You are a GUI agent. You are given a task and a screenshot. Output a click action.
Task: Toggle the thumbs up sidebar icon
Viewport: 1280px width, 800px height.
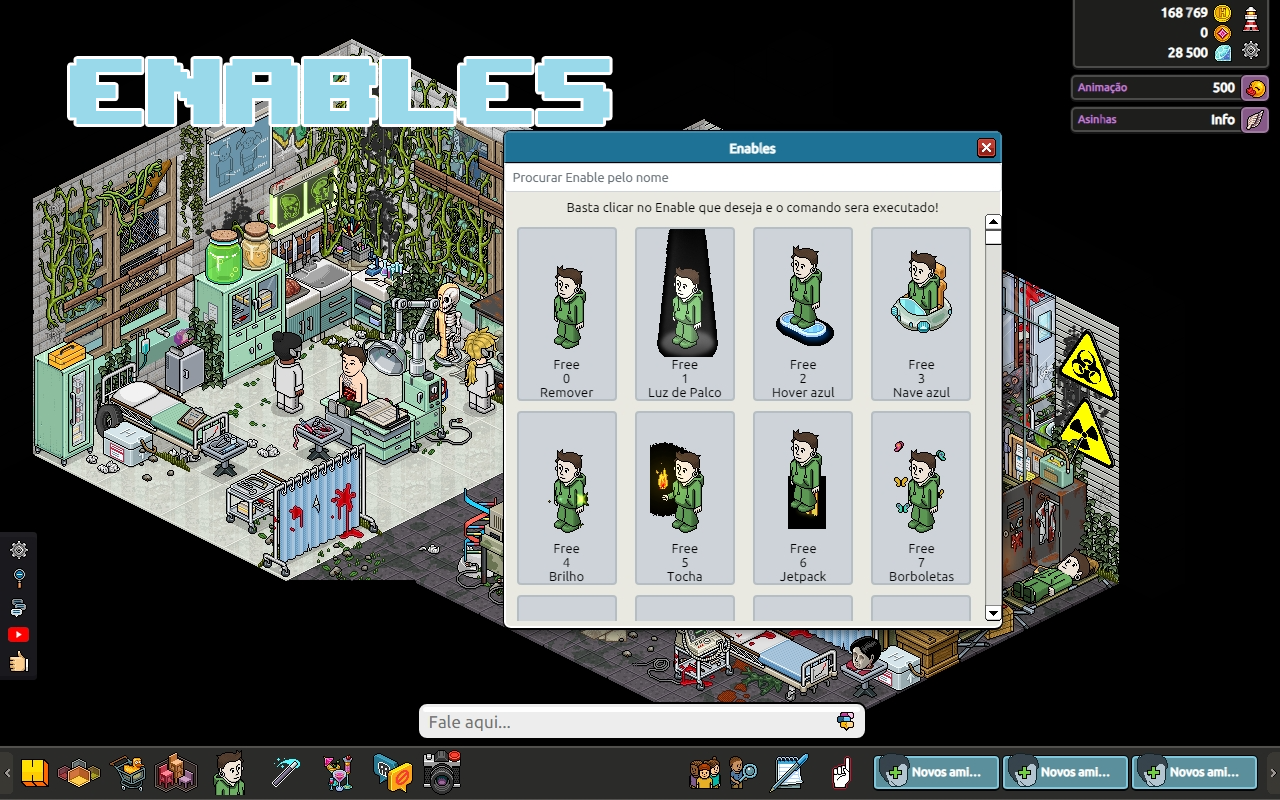point(18,661)
